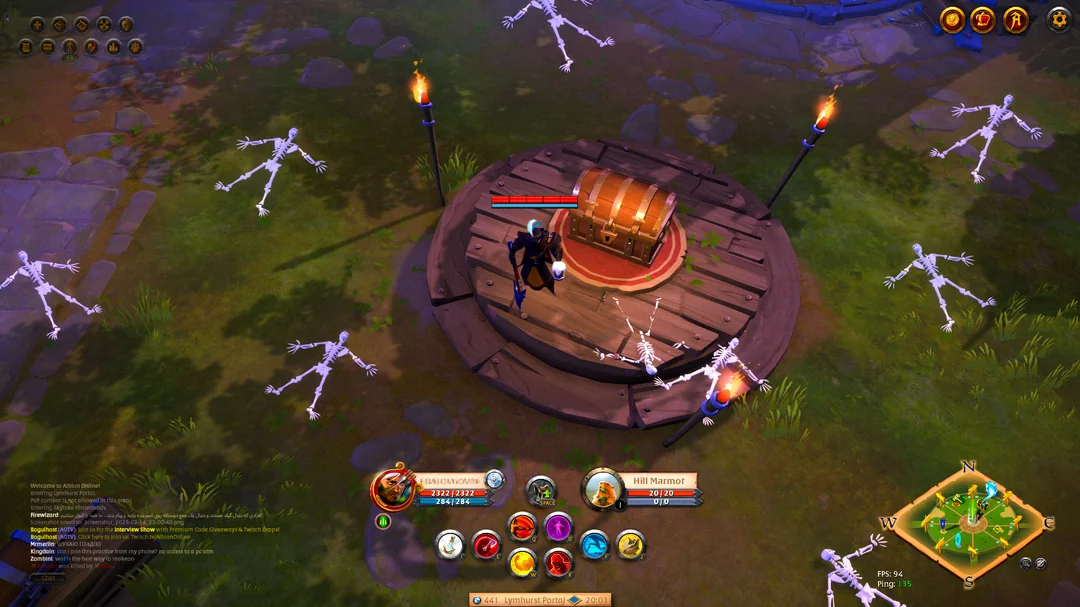Screen dimensions: 1080x607
Task: Click the red crown premium icon
Action: coord(983,19)
